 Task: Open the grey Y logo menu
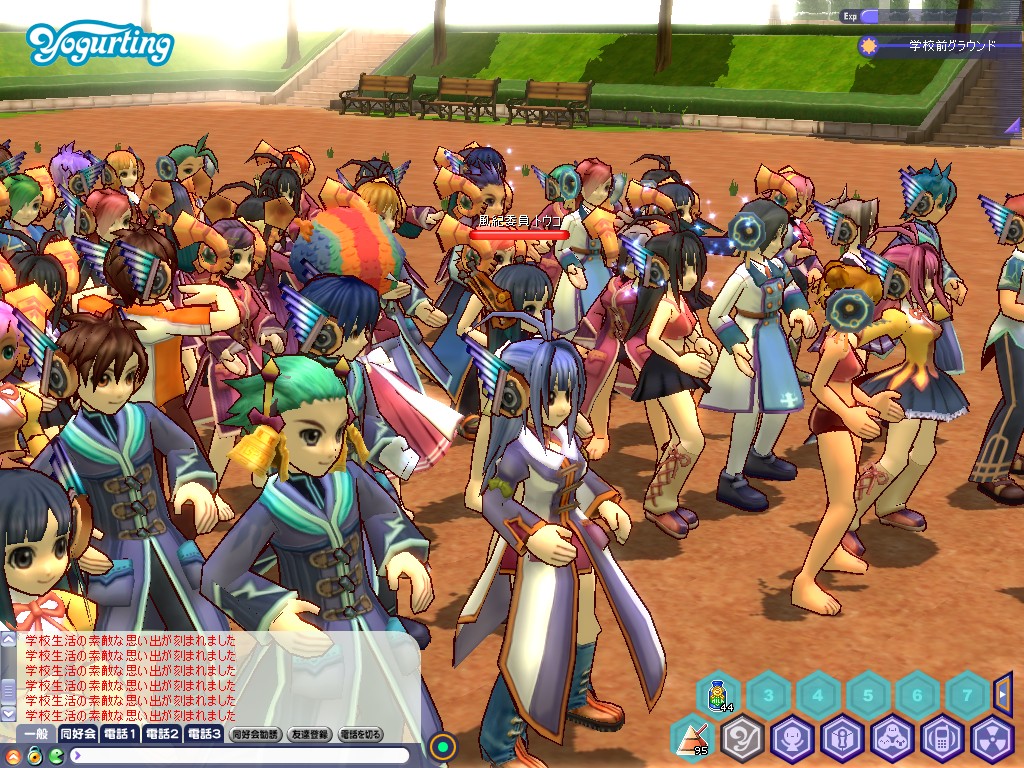(742, 739)
